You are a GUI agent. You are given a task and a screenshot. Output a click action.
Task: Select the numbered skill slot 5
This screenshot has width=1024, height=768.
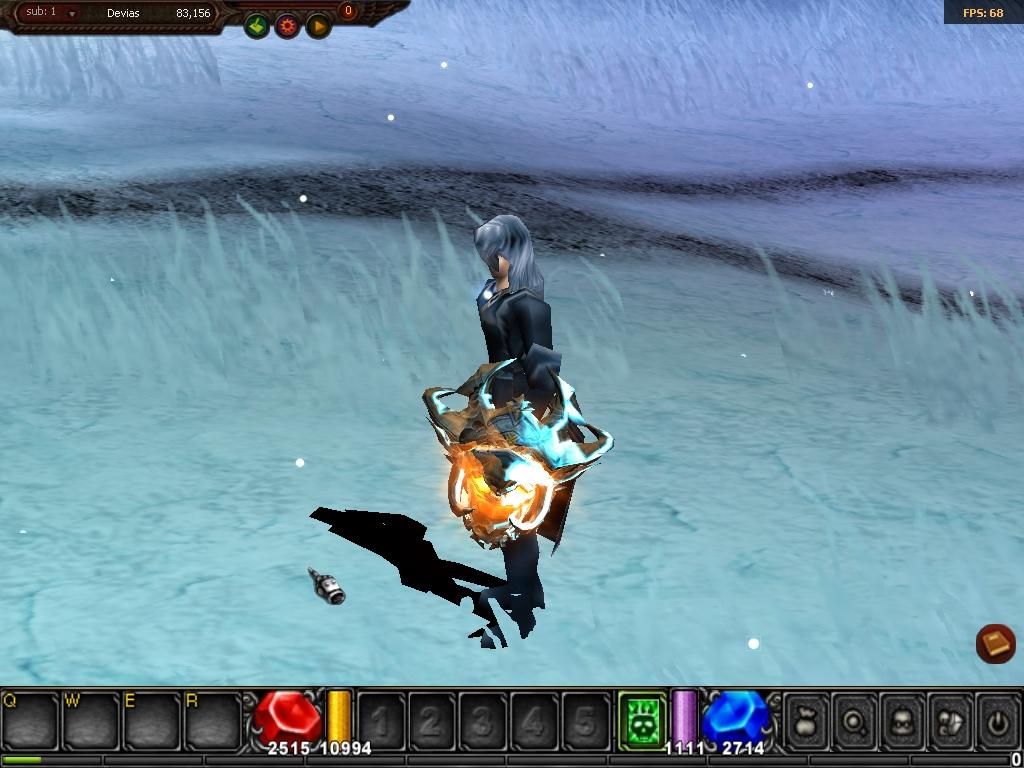(586, 720)
